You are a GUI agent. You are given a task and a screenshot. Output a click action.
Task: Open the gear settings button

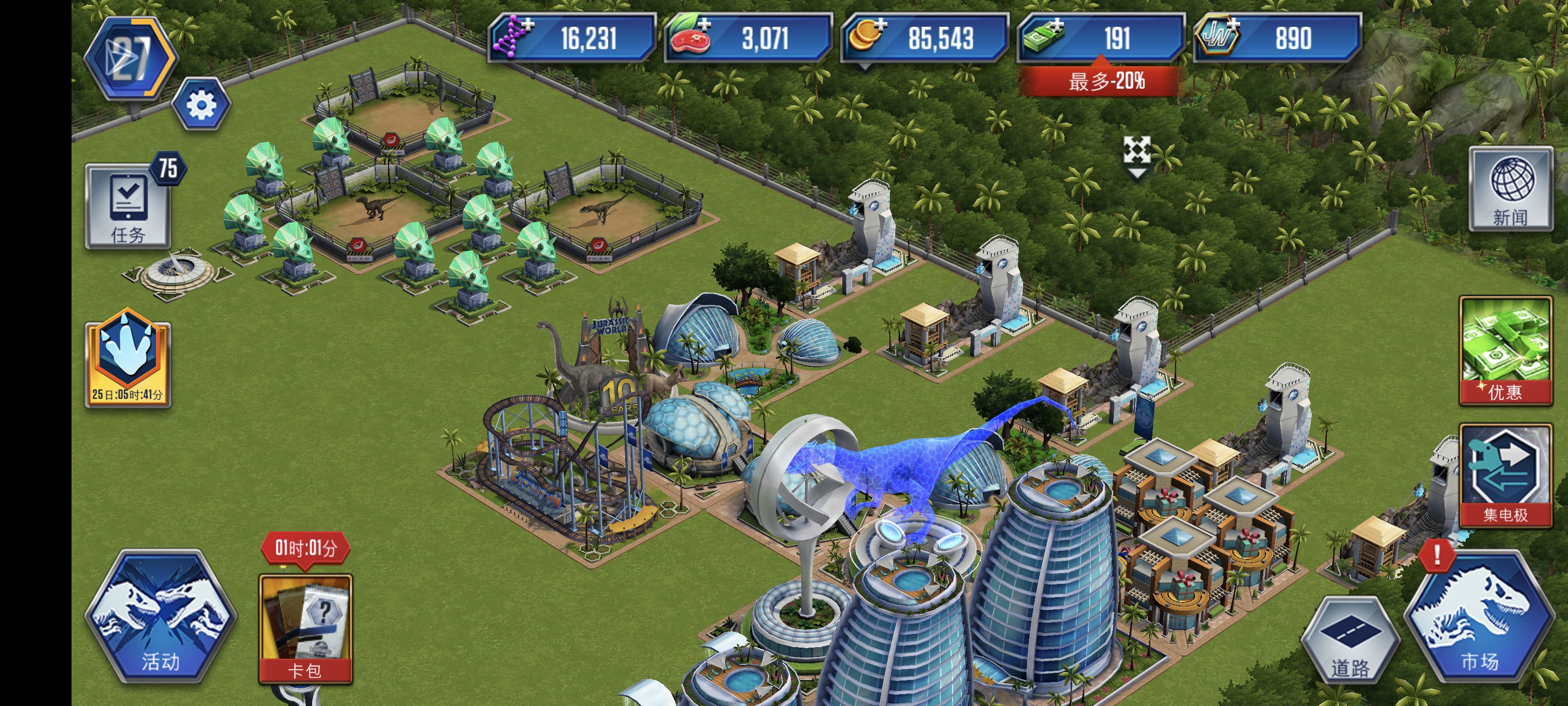(x=201, y=105)
